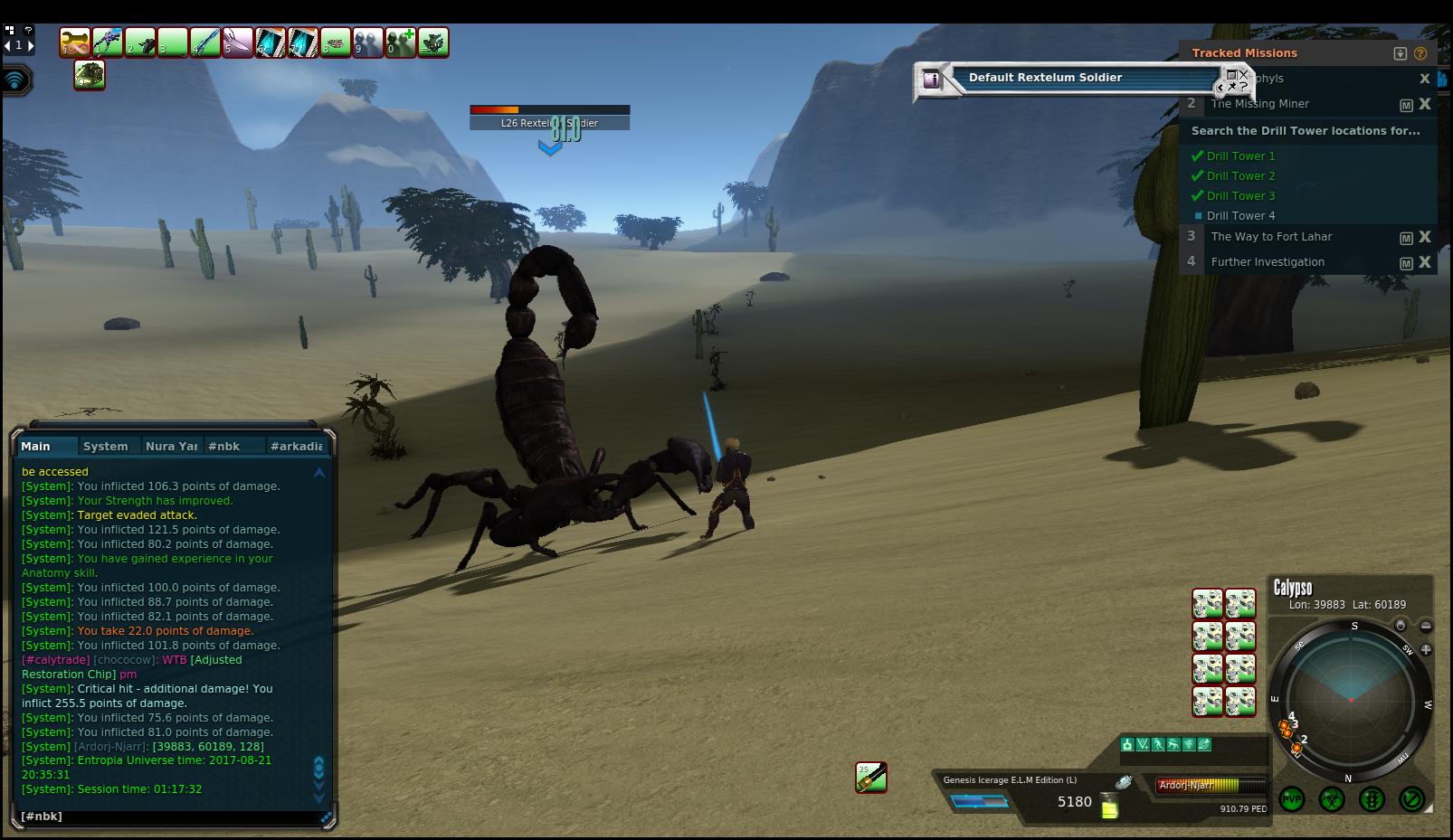Viewport: 1453px width, 840px height.
Task: Close the Default Rextelum Soldier info panel
Action: click(1243, 75)
